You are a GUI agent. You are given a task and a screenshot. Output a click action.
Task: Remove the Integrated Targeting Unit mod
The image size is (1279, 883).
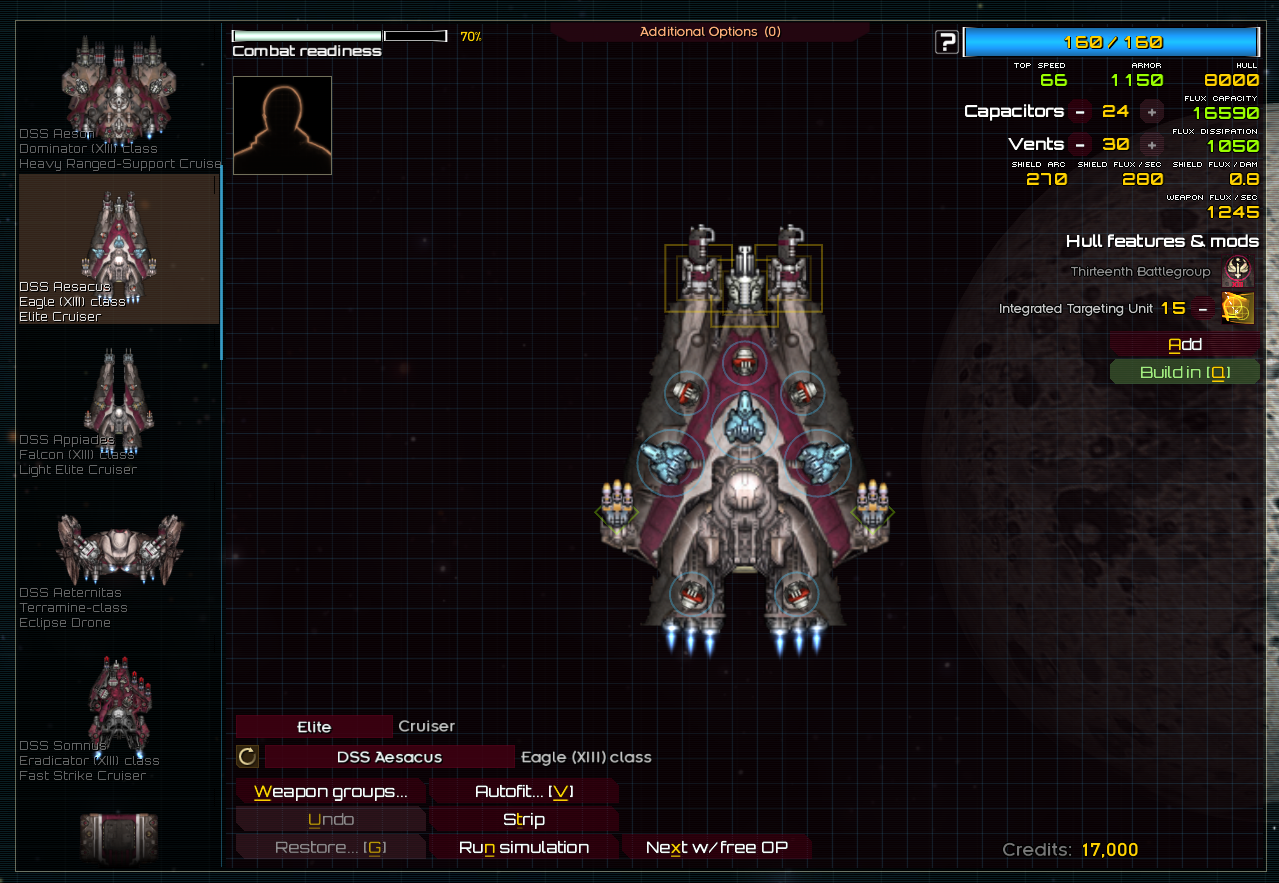[1203, 309]
